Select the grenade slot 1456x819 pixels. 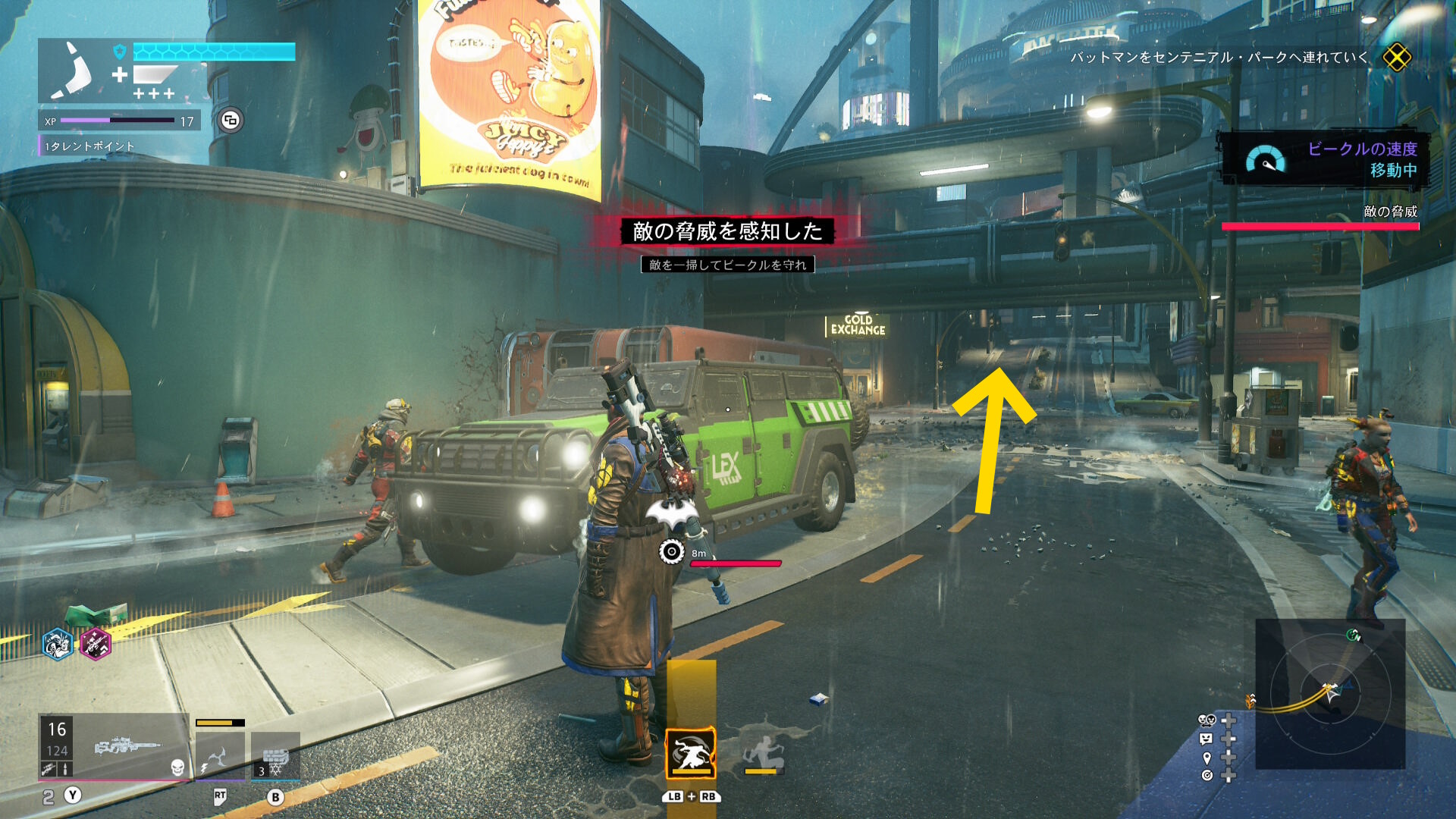(x=275, y=755)
